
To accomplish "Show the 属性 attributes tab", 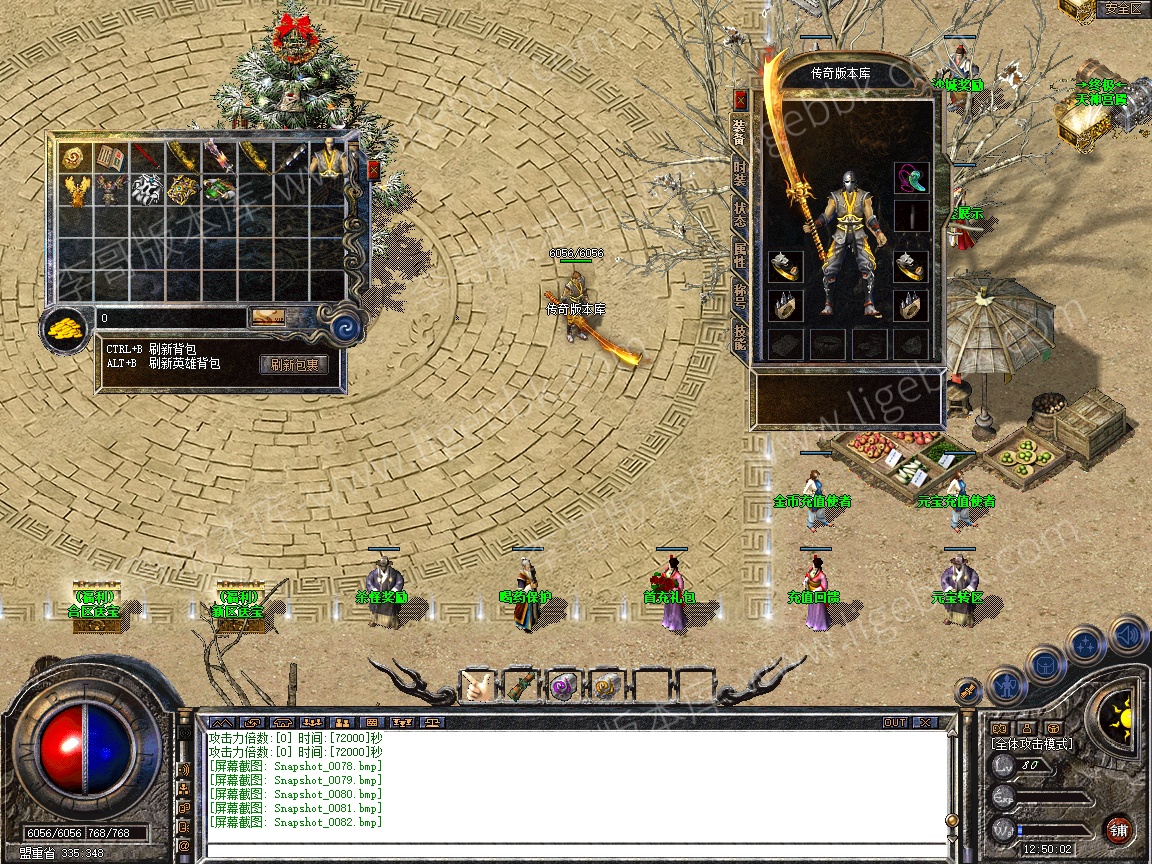I will 740,255.
